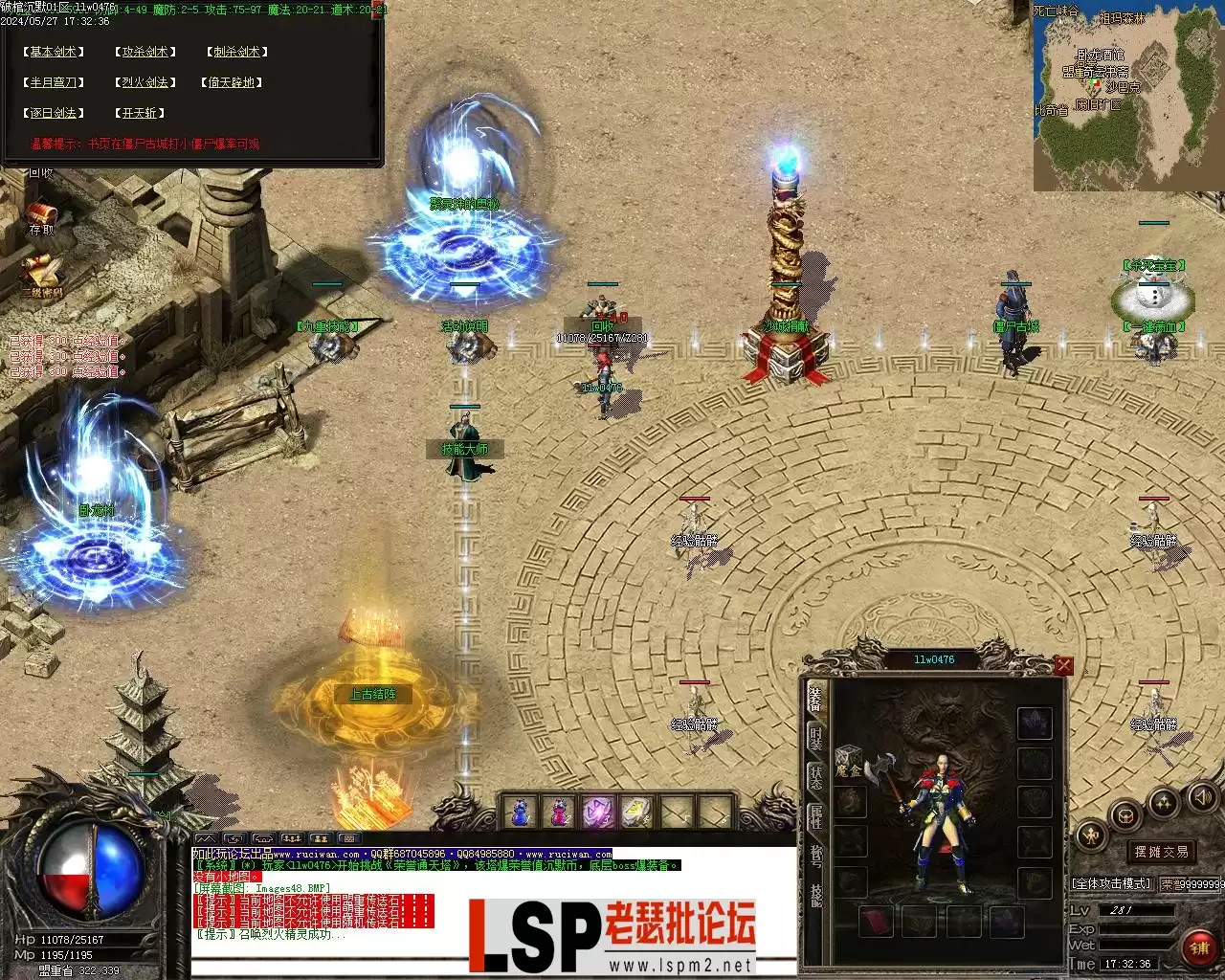Use the blue potion in the hotbar
Screen dimensions: 1225x980
[520, 812]
